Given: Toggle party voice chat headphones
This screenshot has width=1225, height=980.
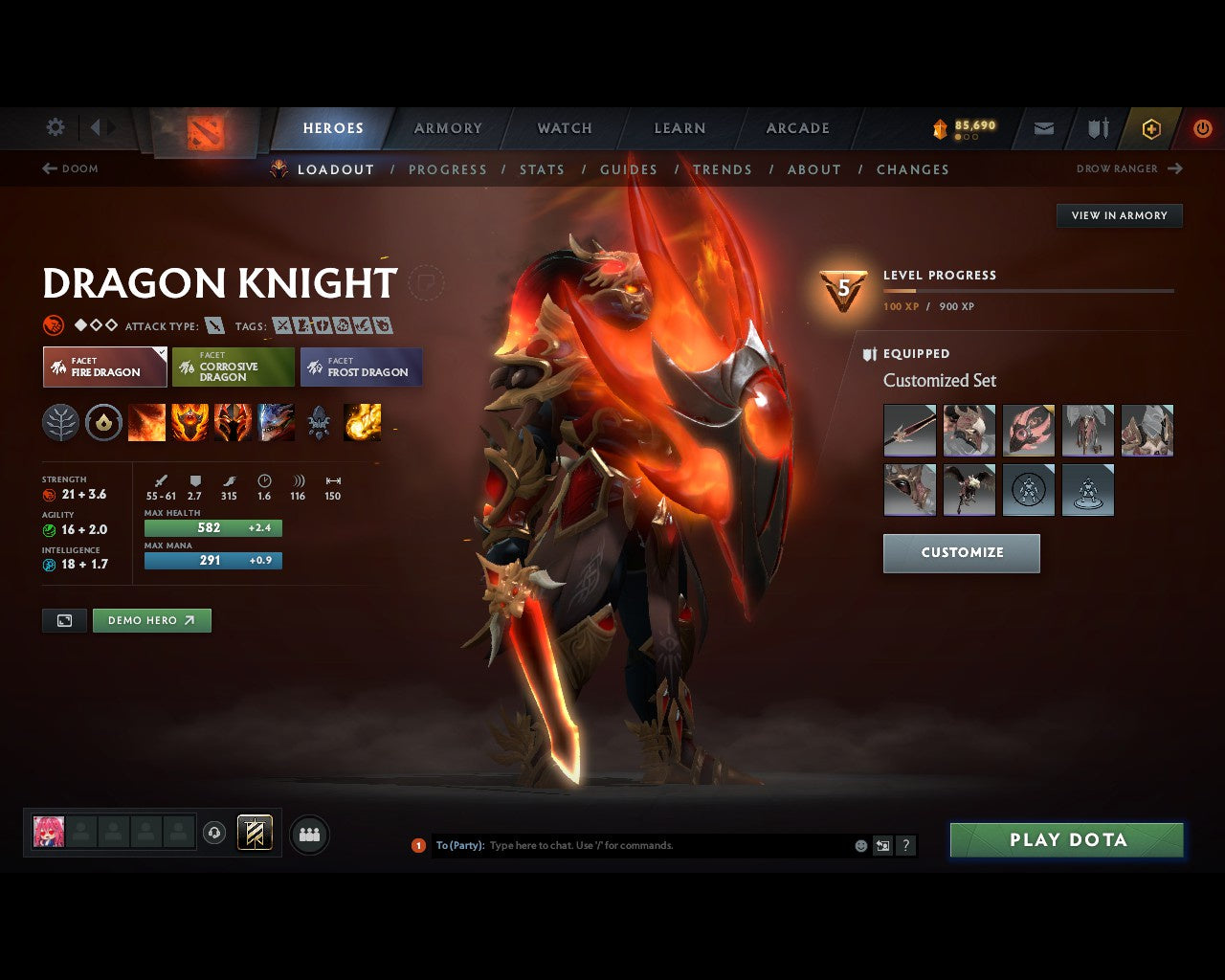Looking at the screenshot, I should click(x=214, y=833).
